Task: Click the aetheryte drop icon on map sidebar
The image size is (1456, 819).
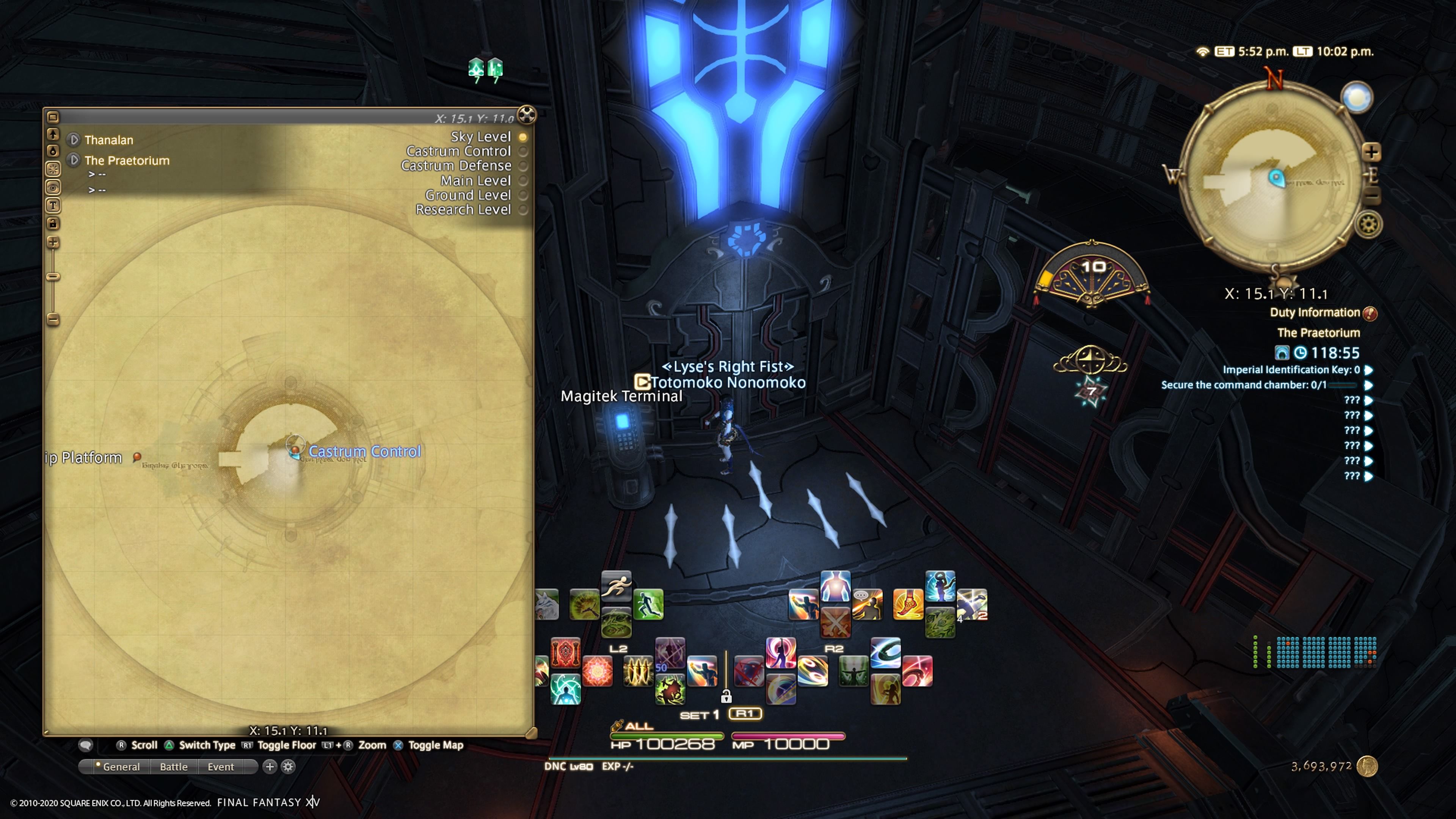Action: 53,151
